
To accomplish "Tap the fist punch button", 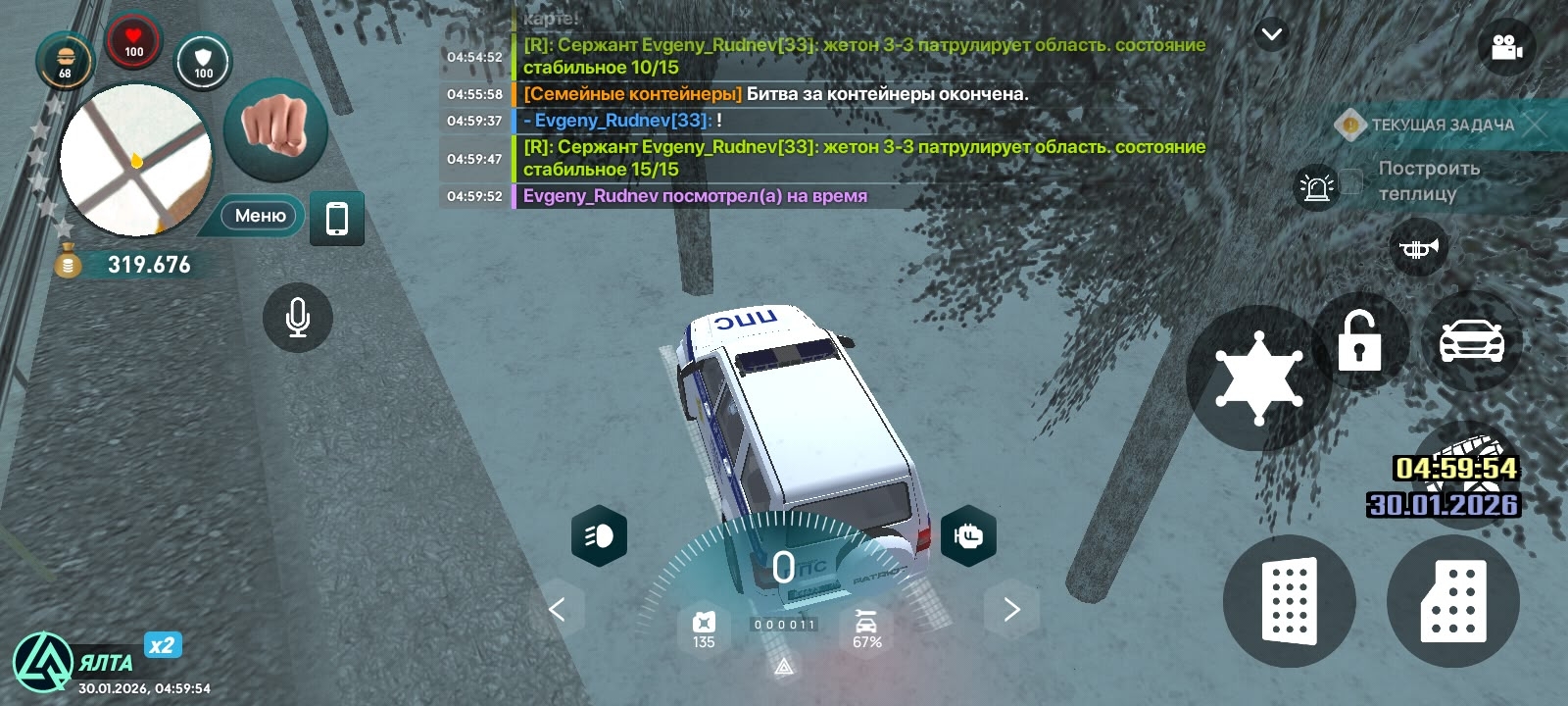I will [x=275, y=128].
